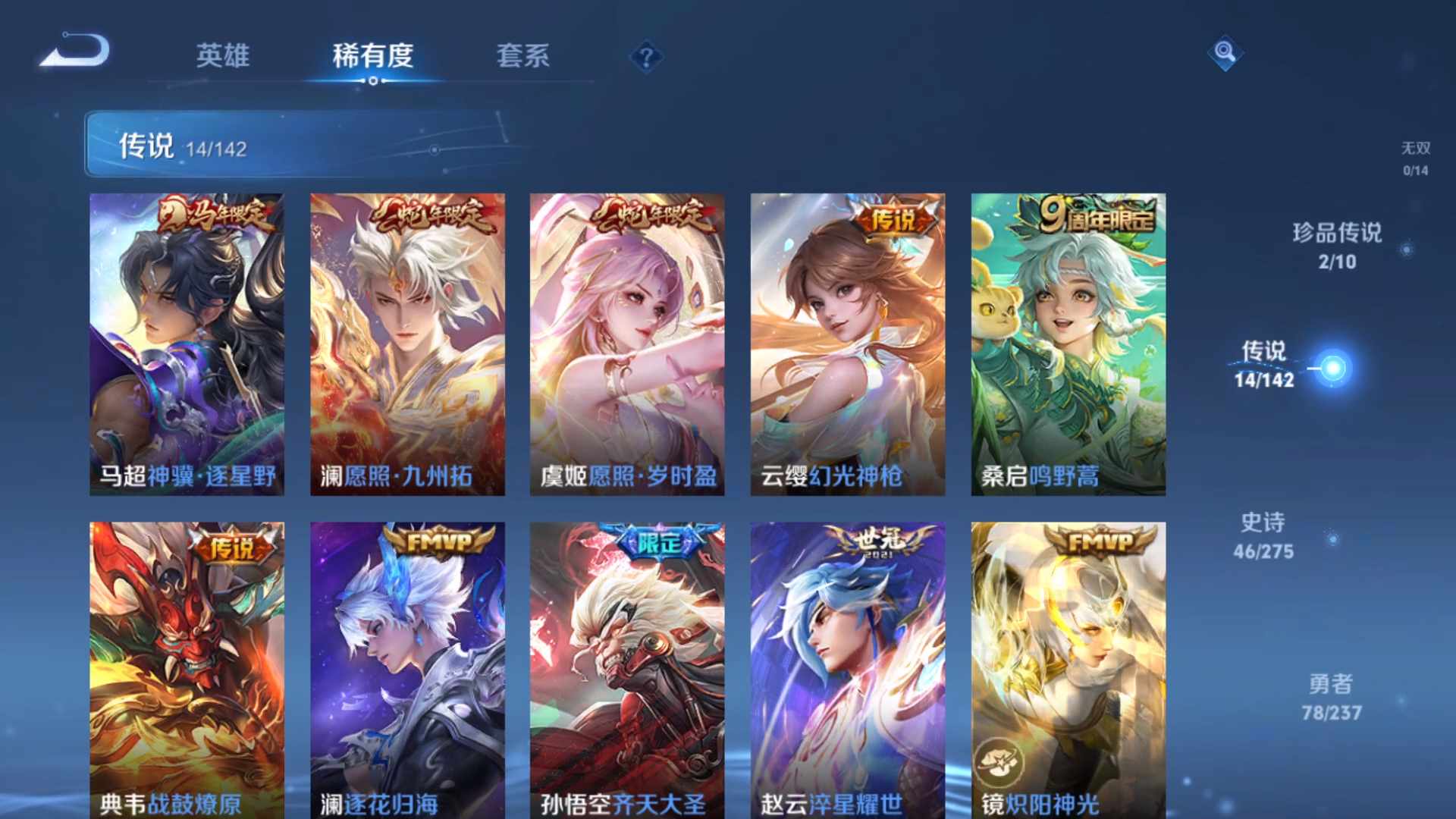1456x819 pixels.
Task: Select the 稀有度 tab
Action: click(372, 55)
